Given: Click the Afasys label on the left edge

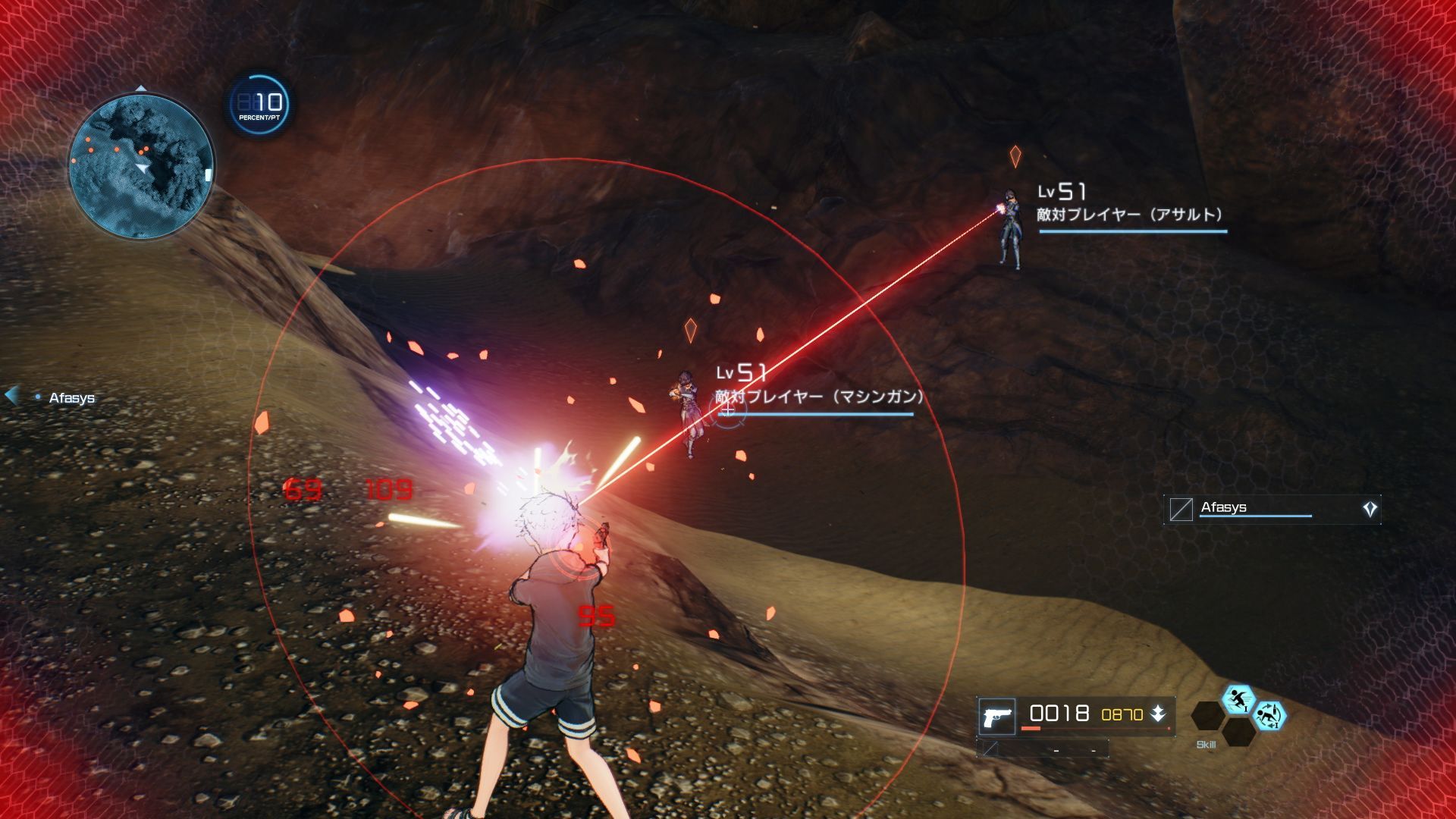Looking at the screenshot, I should pos(71,397).
